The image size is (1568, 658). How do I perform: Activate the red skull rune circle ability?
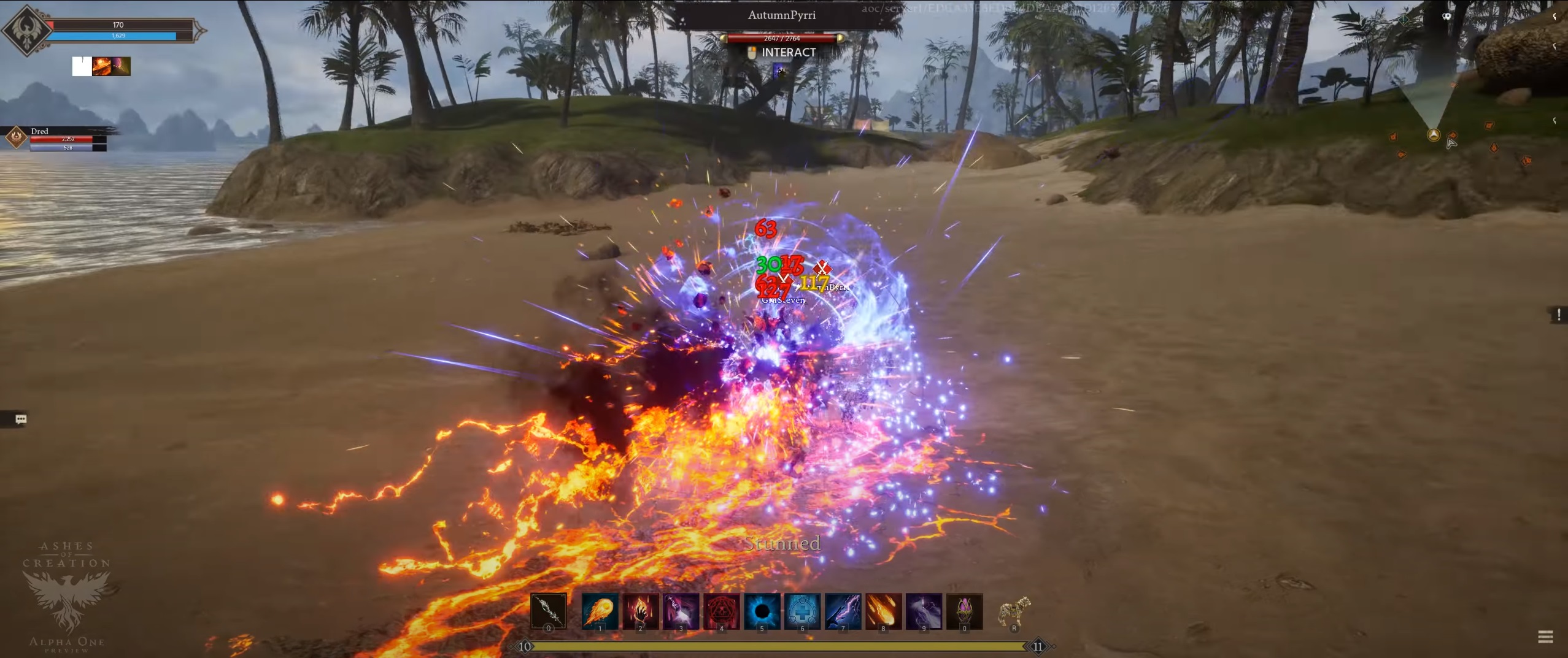(721, 610)
